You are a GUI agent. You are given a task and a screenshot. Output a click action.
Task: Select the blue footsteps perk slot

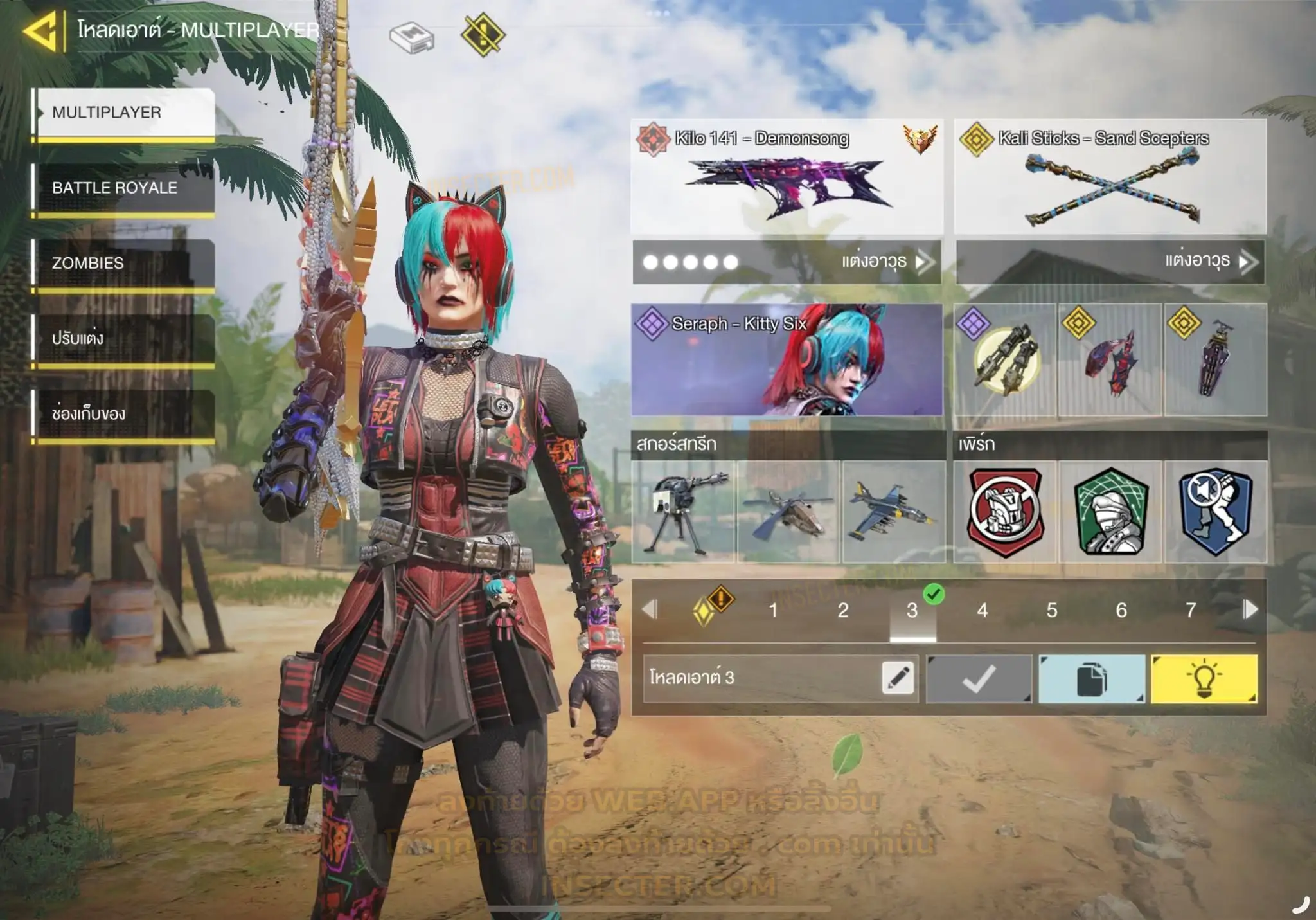1215,512
